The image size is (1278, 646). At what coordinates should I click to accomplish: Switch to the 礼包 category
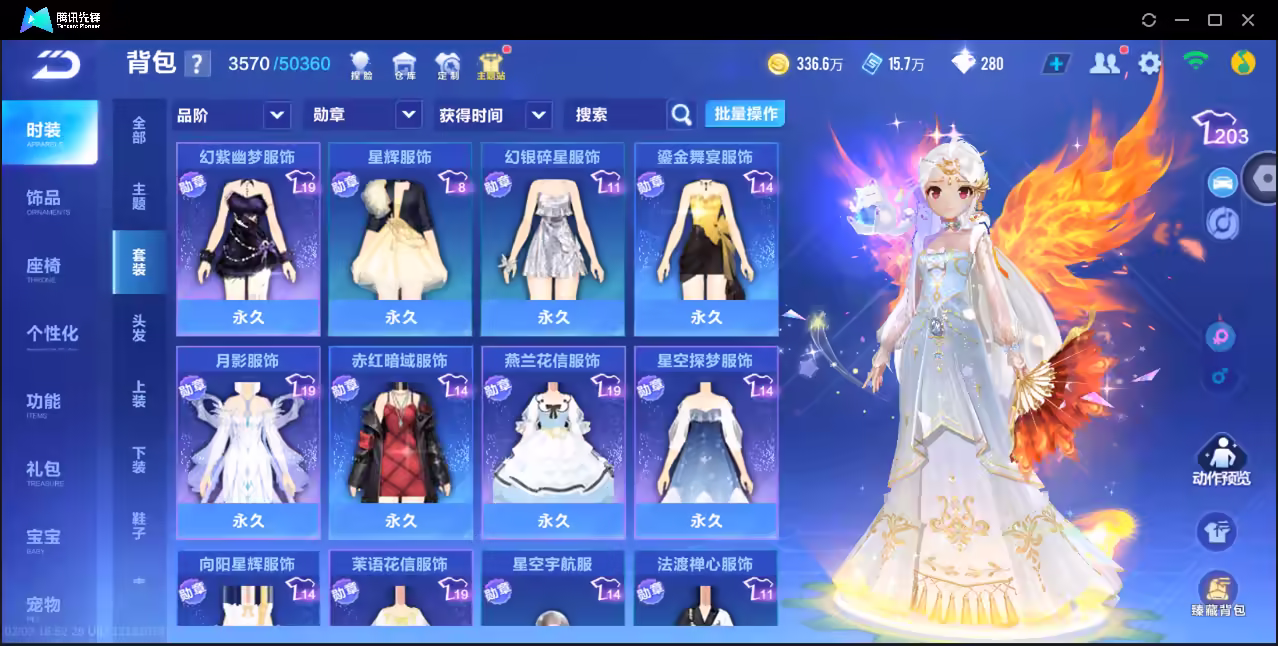click(x=44, y=470)
